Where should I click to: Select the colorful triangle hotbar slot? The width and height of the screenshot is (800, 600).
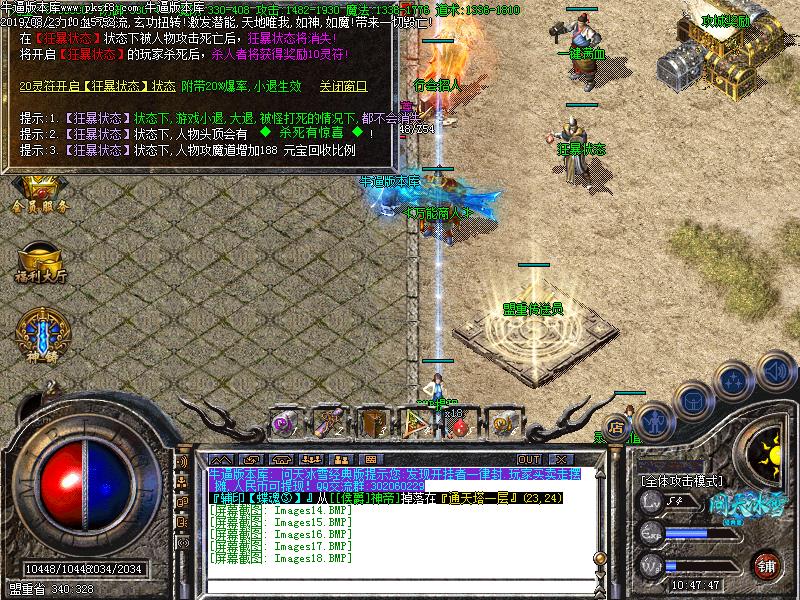(x=415, y=423)
